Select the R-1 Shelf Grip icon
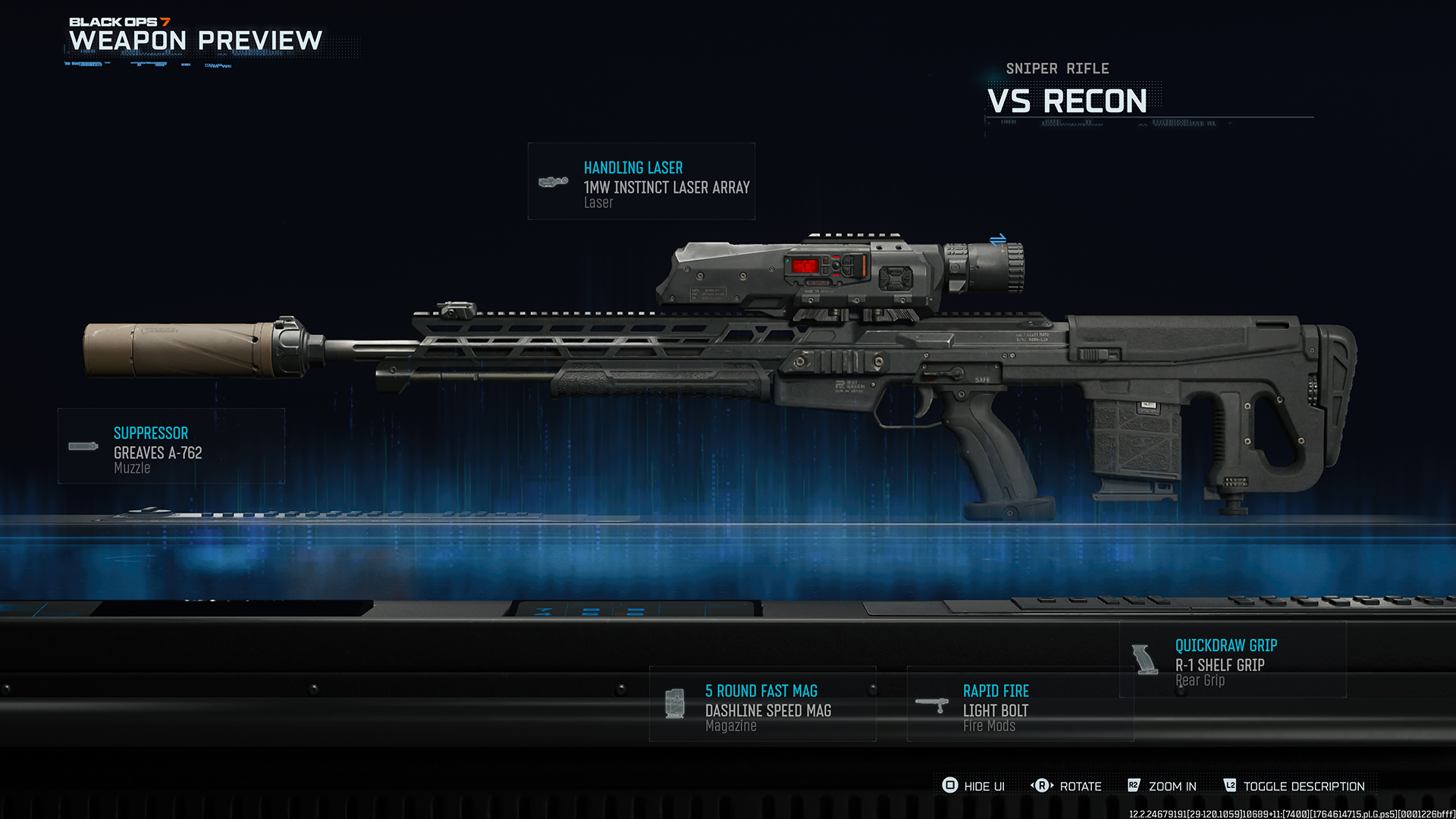This screenshot has height=819, width=1456. click(x=1147, y=658)
